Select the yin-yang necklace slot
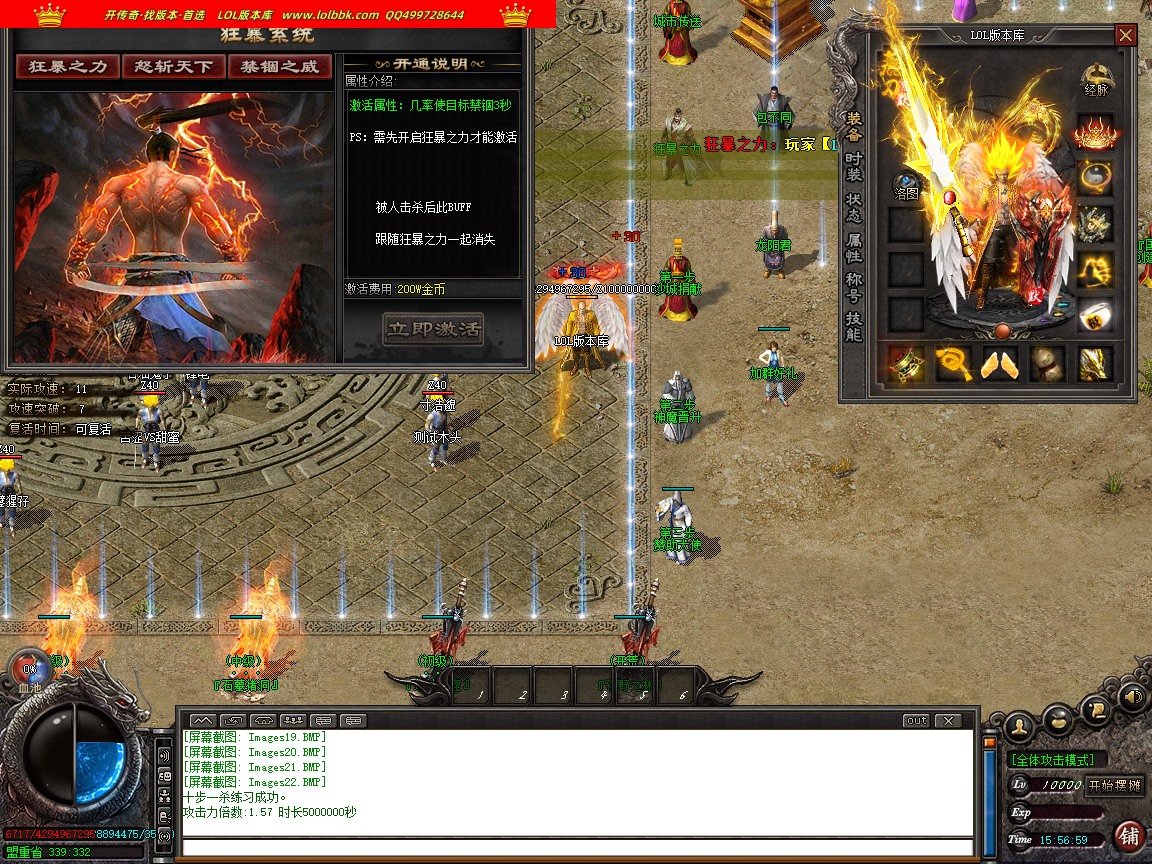The height and width of the screenshot is (864, 1152). 1095,177
